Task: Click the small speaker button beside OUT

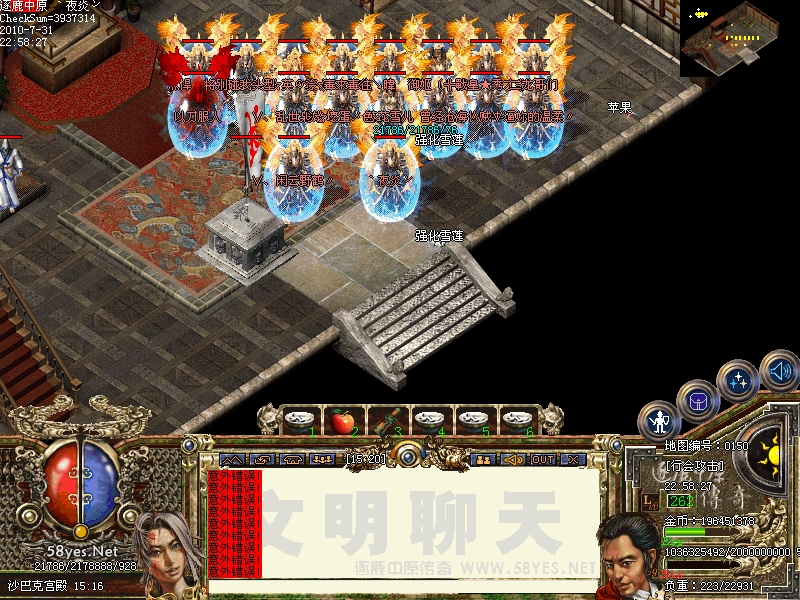Action: click(x=513, y=459)
